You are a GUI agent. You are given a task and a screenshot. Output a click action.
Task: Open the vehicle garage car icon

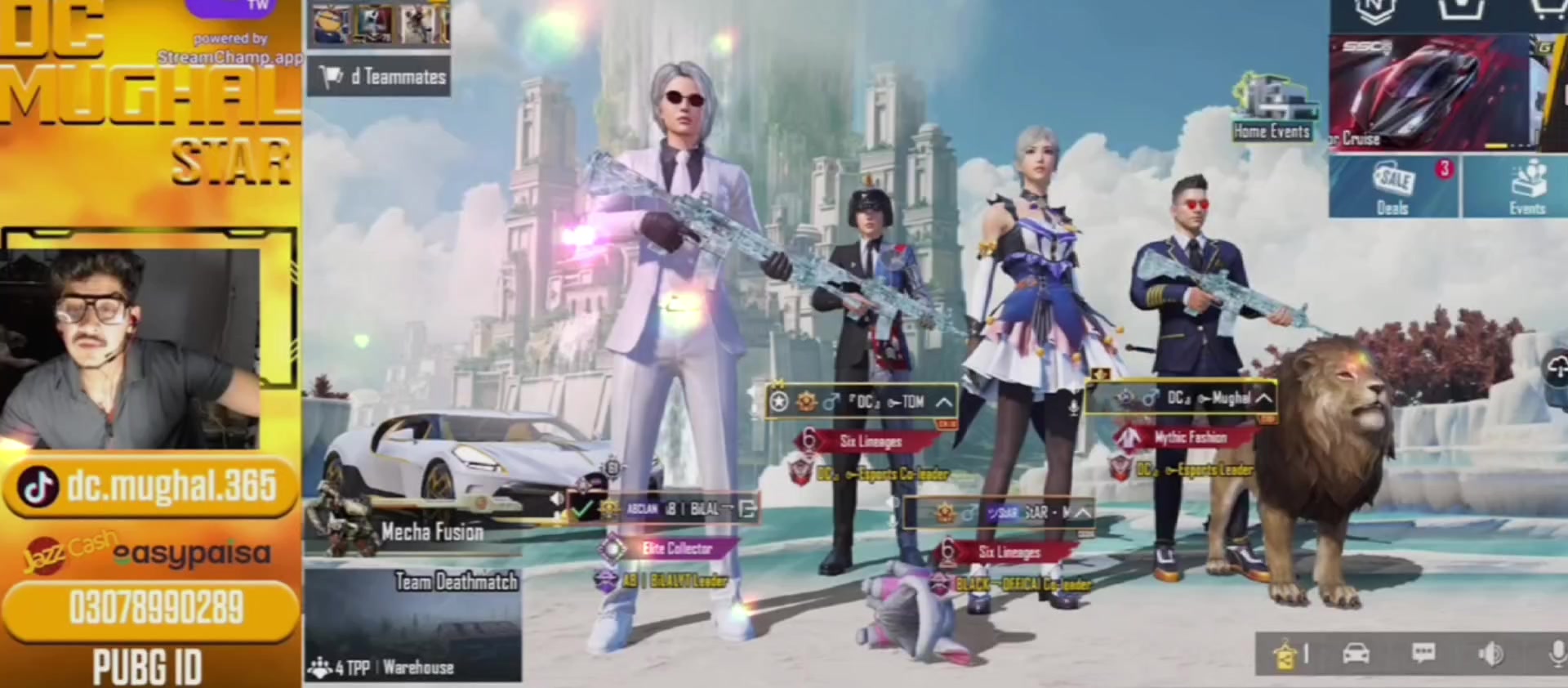point(1356,654)
